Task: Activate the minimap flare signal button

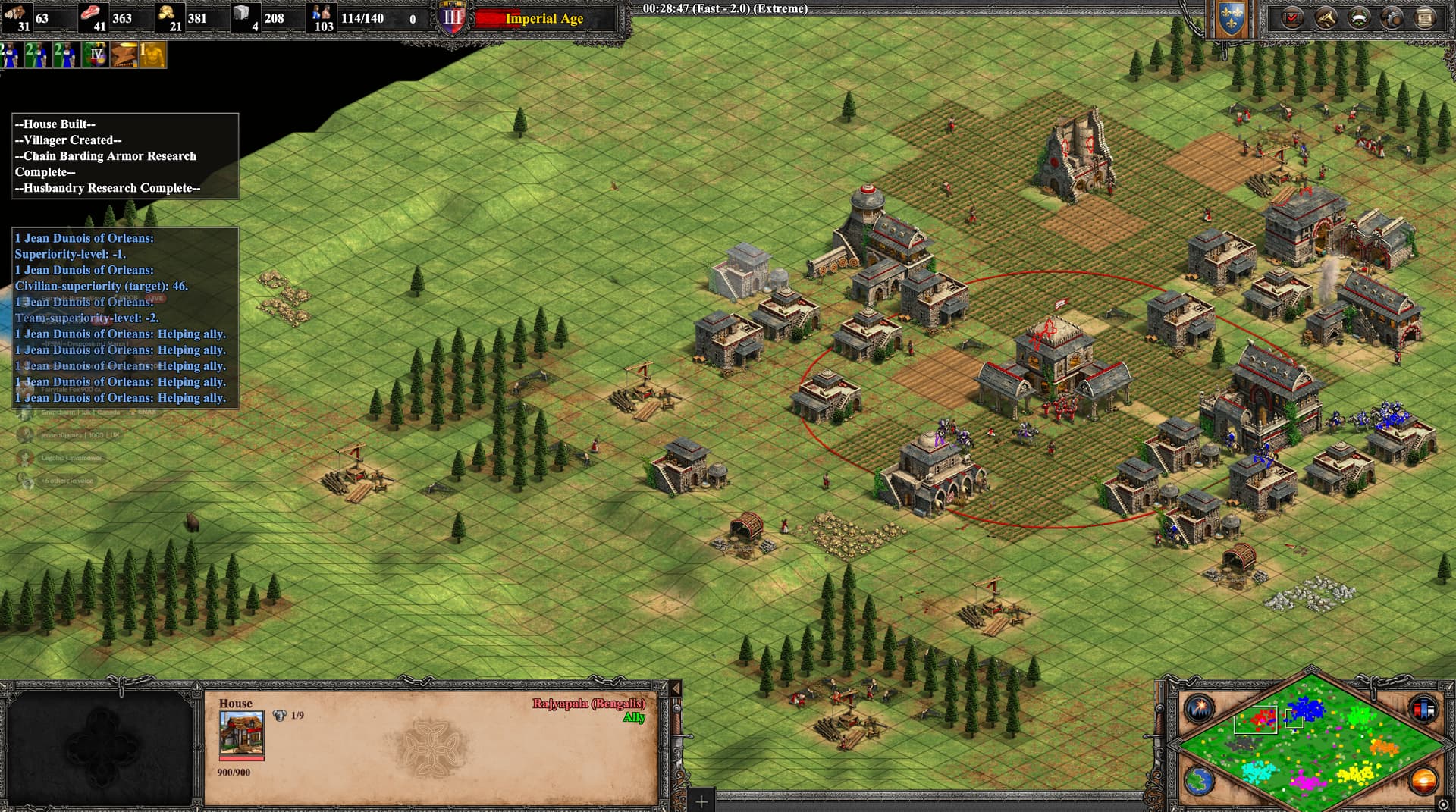Action: [1200, 709]
